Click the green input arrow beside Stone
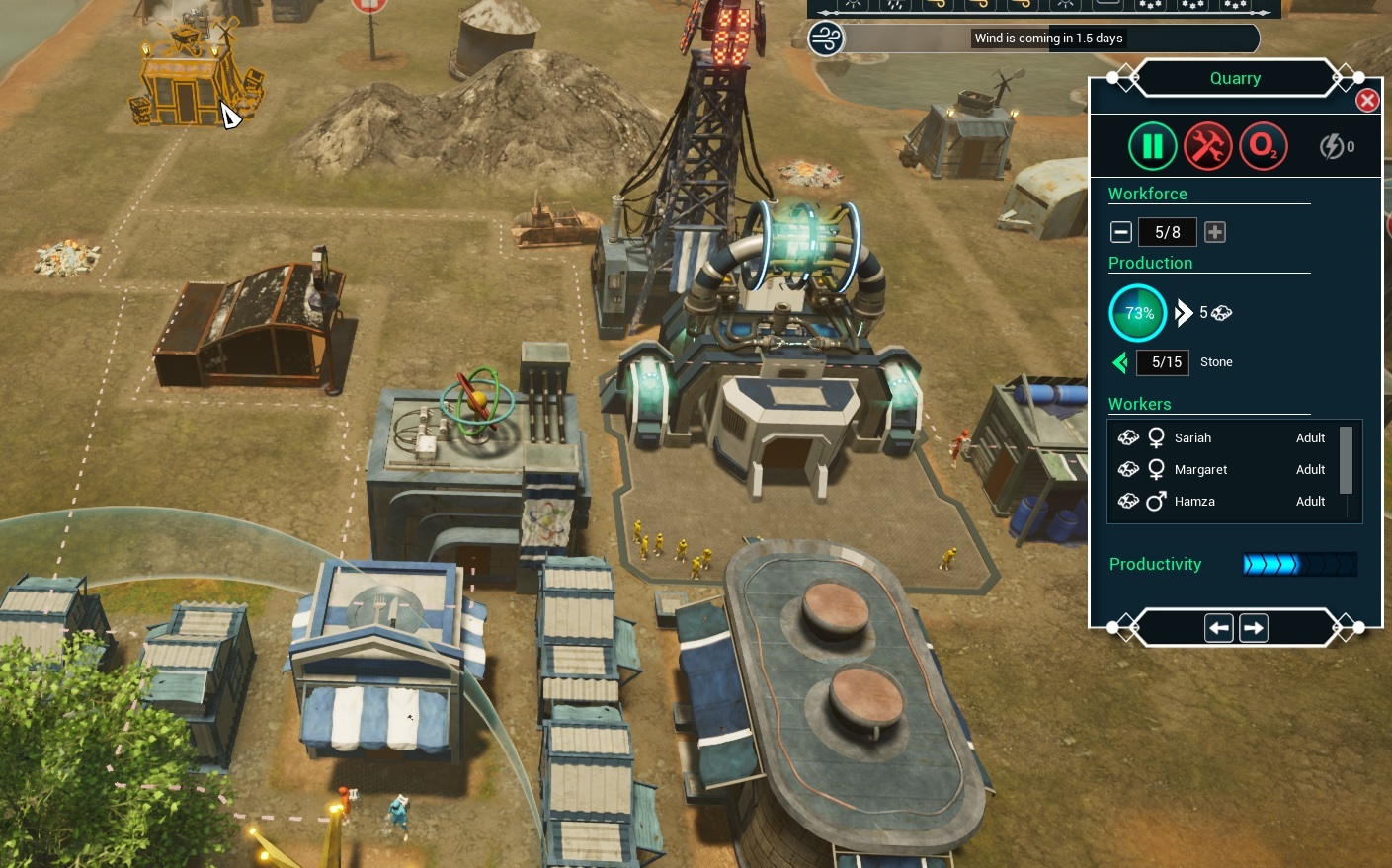This screenshot has height=868, width=1392. click(1120, 362)
